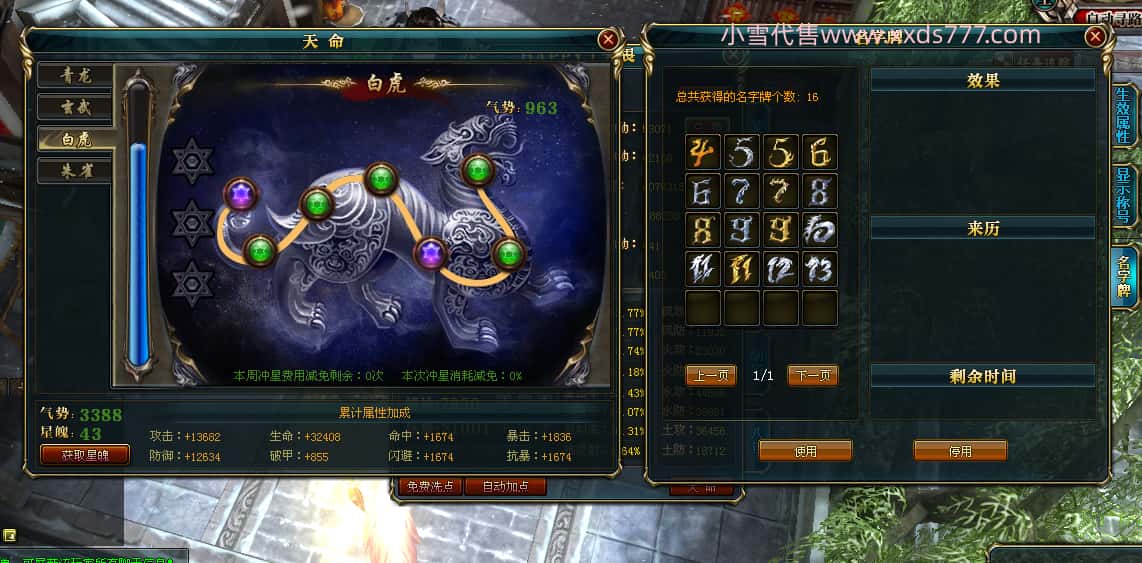The height and width of the screenshot is (563, 1142).
Task: Select the 名字牌 side tab
Action: (x=1123, y=277)
